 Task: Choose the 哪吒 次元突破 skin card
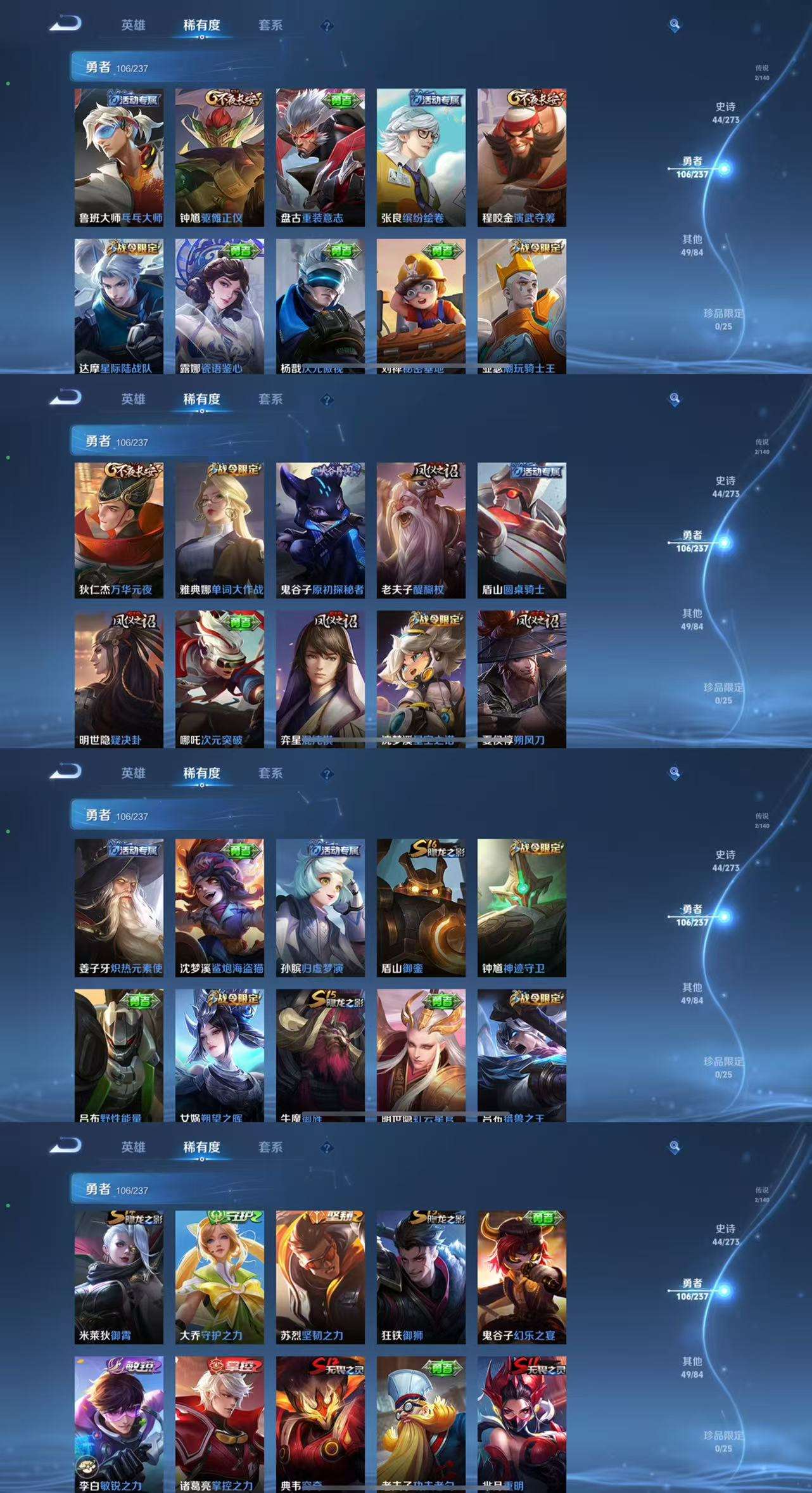pyautogui.click(x=219, y=679)
